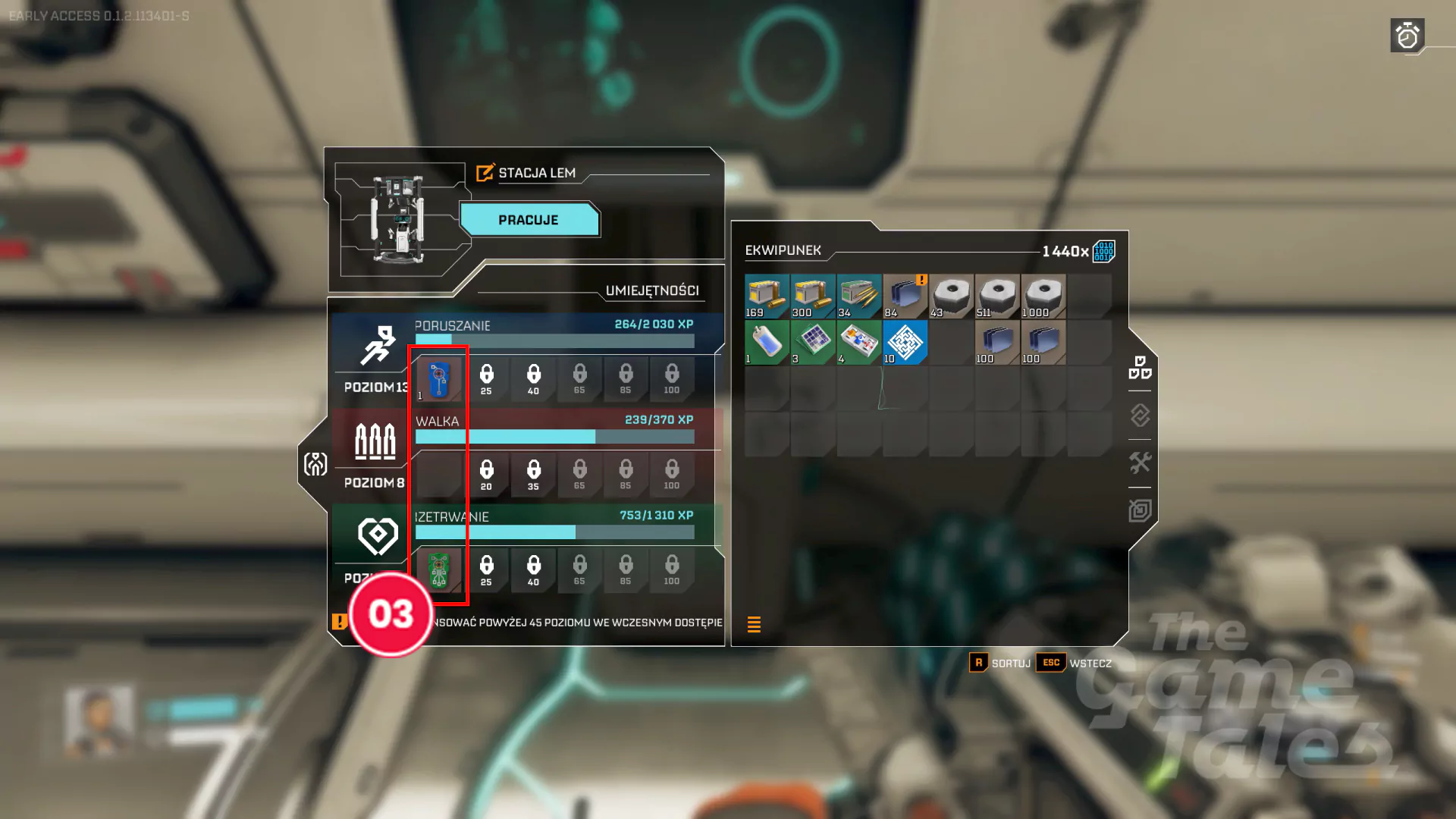The width and height of the screenshot is (1456, 819).
Task: Open the orange list icon below the inventory
Action: (x=754, y=624)
